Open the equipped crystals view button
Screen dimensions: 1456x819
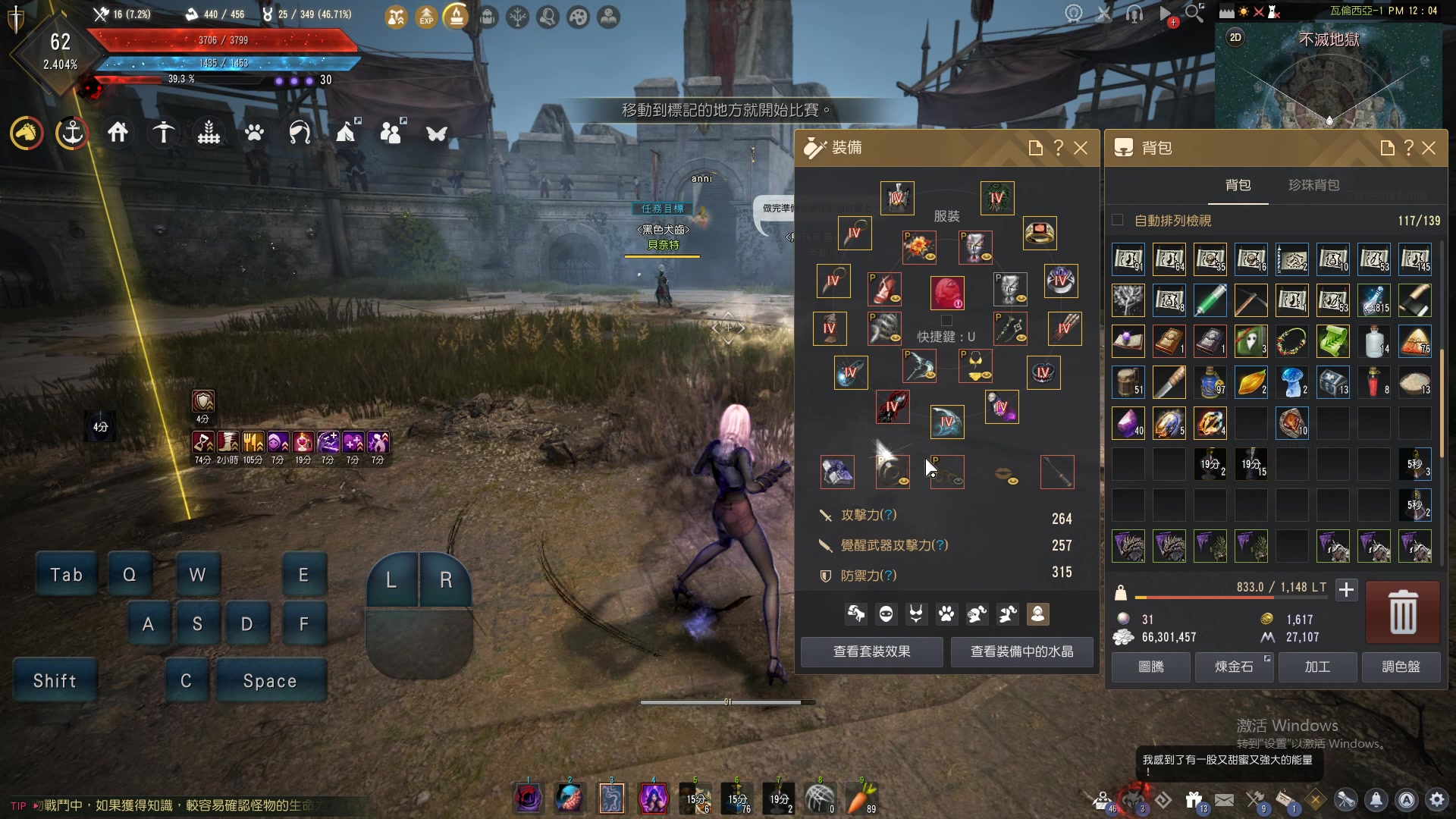[x=1021, y=651]
